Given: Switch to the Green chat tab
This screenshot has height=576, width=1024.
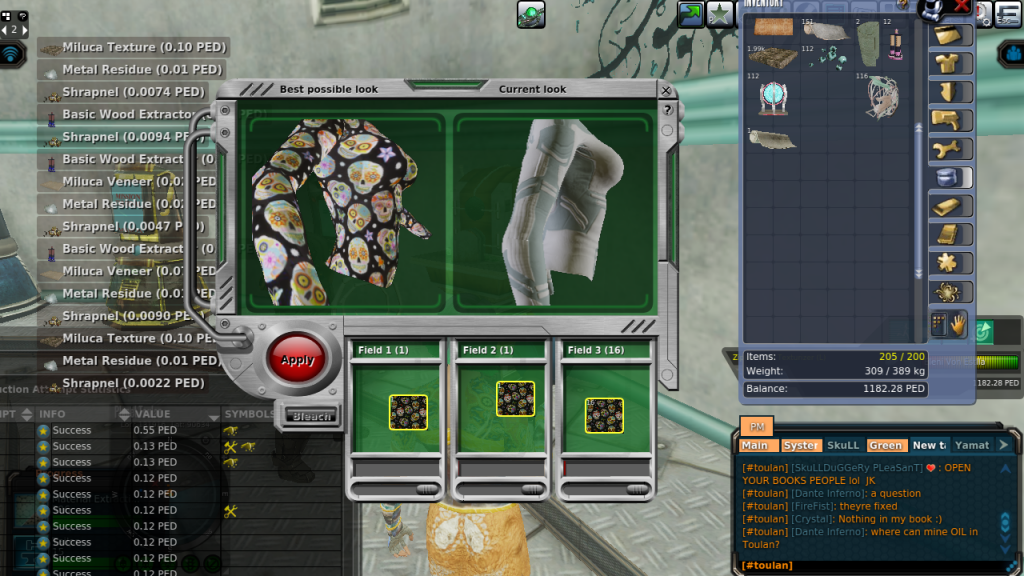Looking at the screenshot, I should coord(885,445).
